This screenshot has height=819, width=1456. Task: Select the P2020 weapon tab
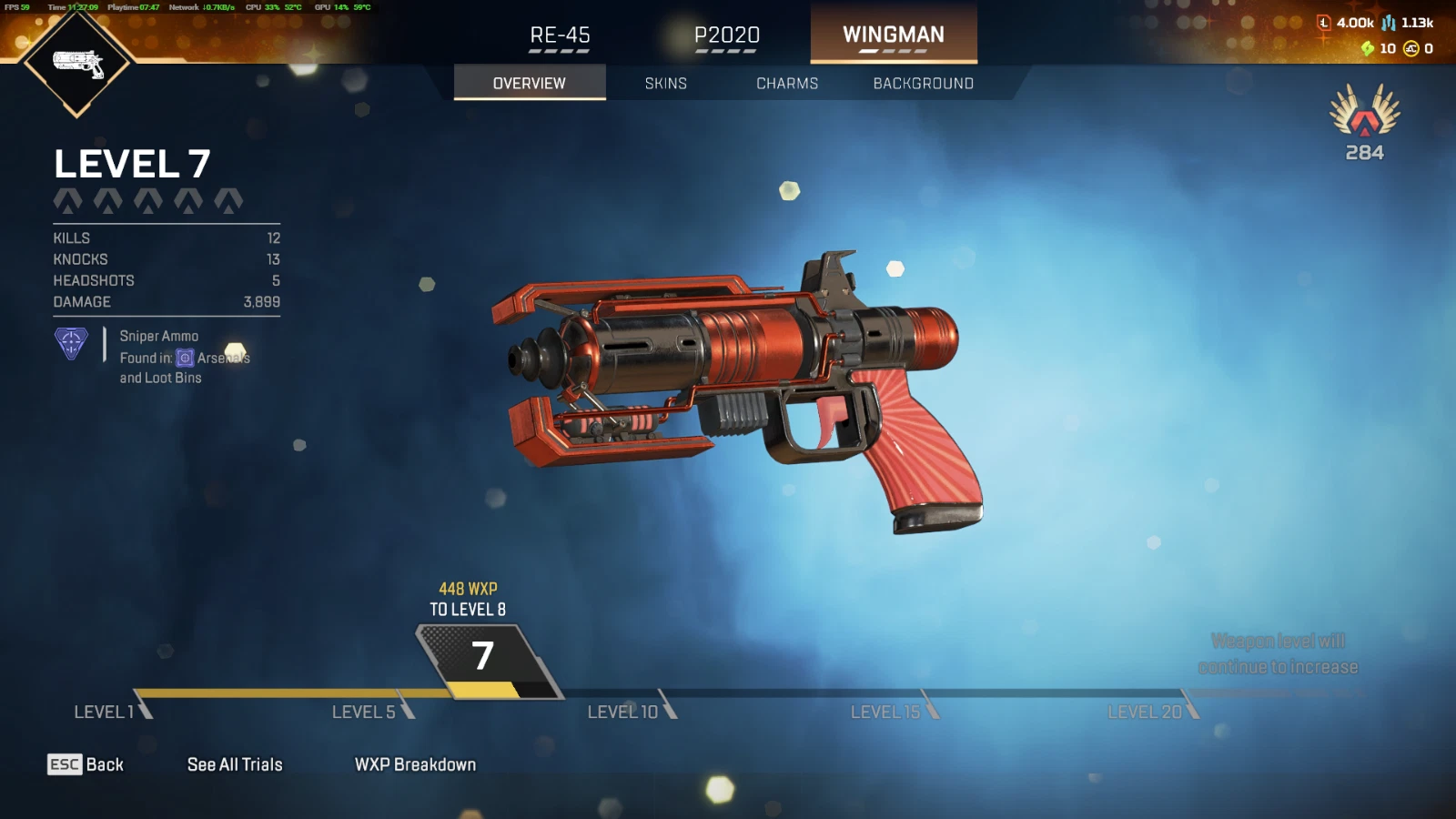pyautogui.click(x=726, y=35)
